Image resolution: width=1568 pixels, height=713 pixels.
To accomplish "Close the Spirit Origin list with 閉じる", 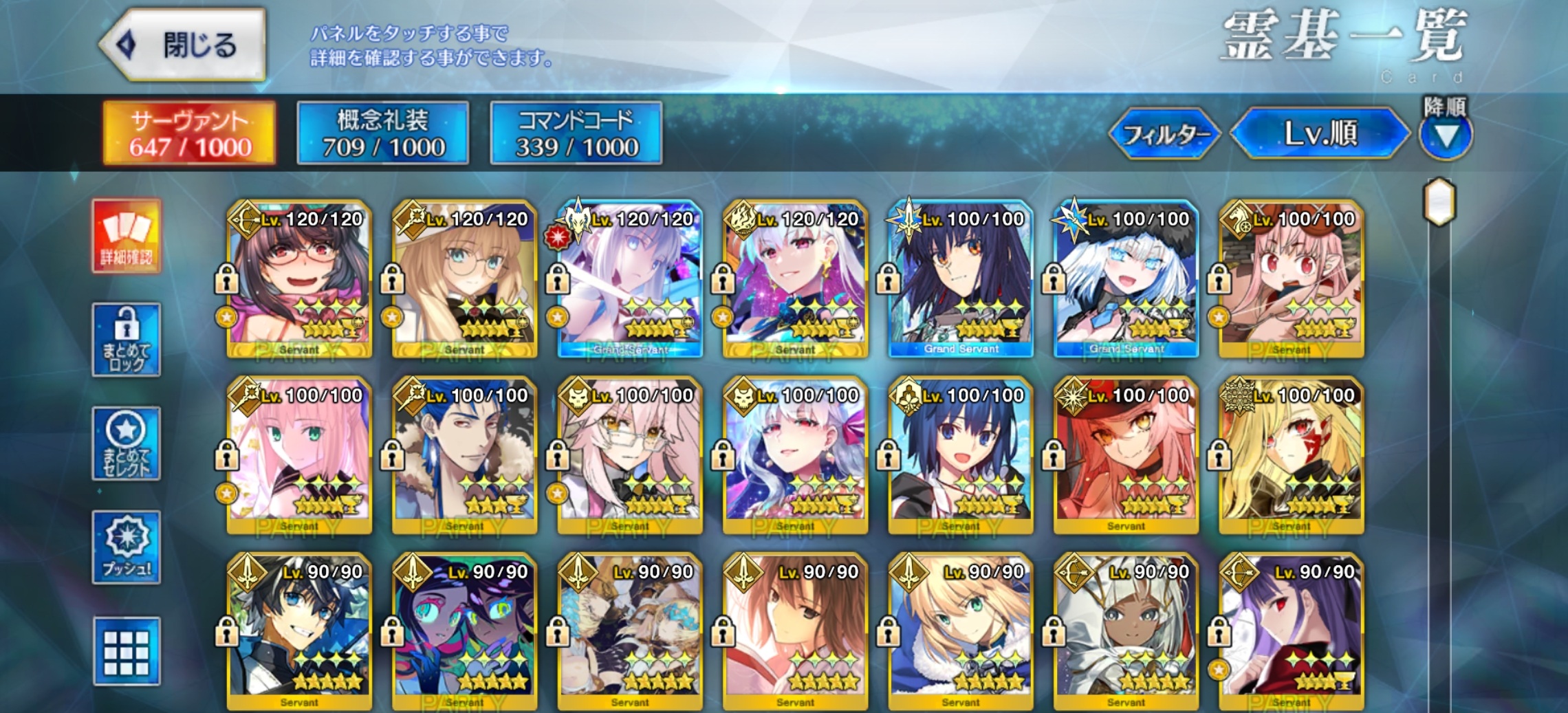I will (183, 45).
